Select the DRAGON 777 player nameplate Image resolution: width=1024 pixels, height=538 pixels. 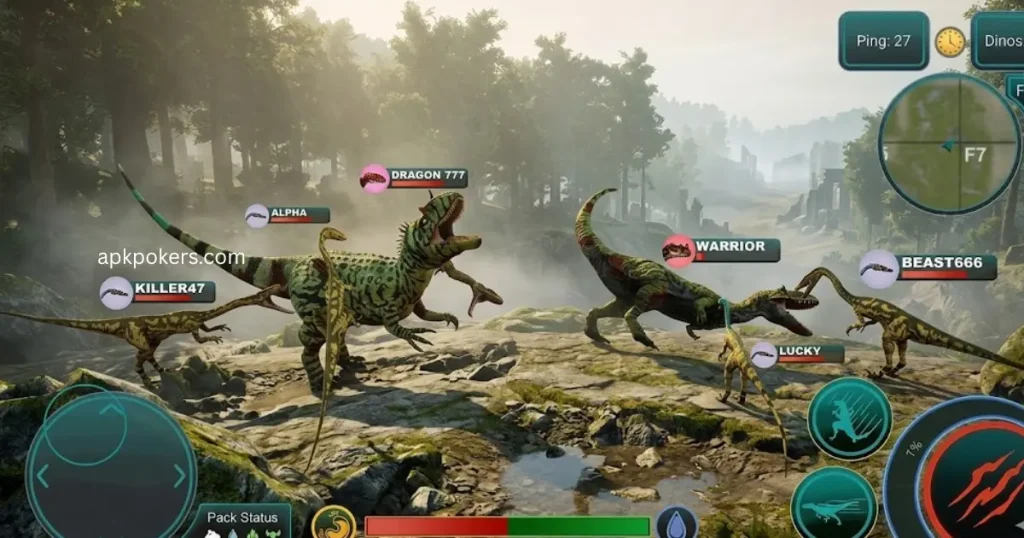point(414,177)
